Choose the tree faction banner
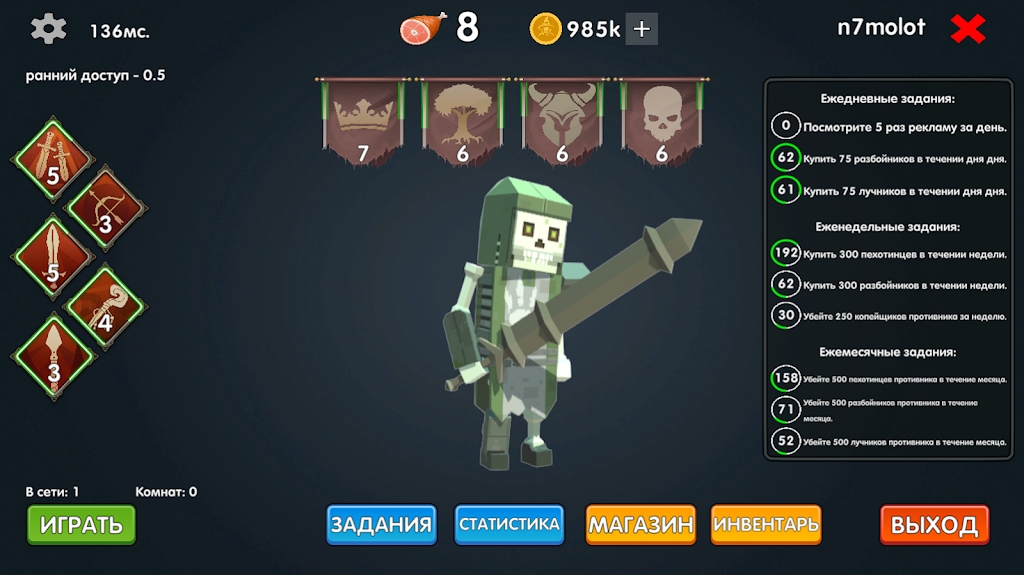Screen dimensions: 1024x575 pyautogui.click(x=462, y=120)
